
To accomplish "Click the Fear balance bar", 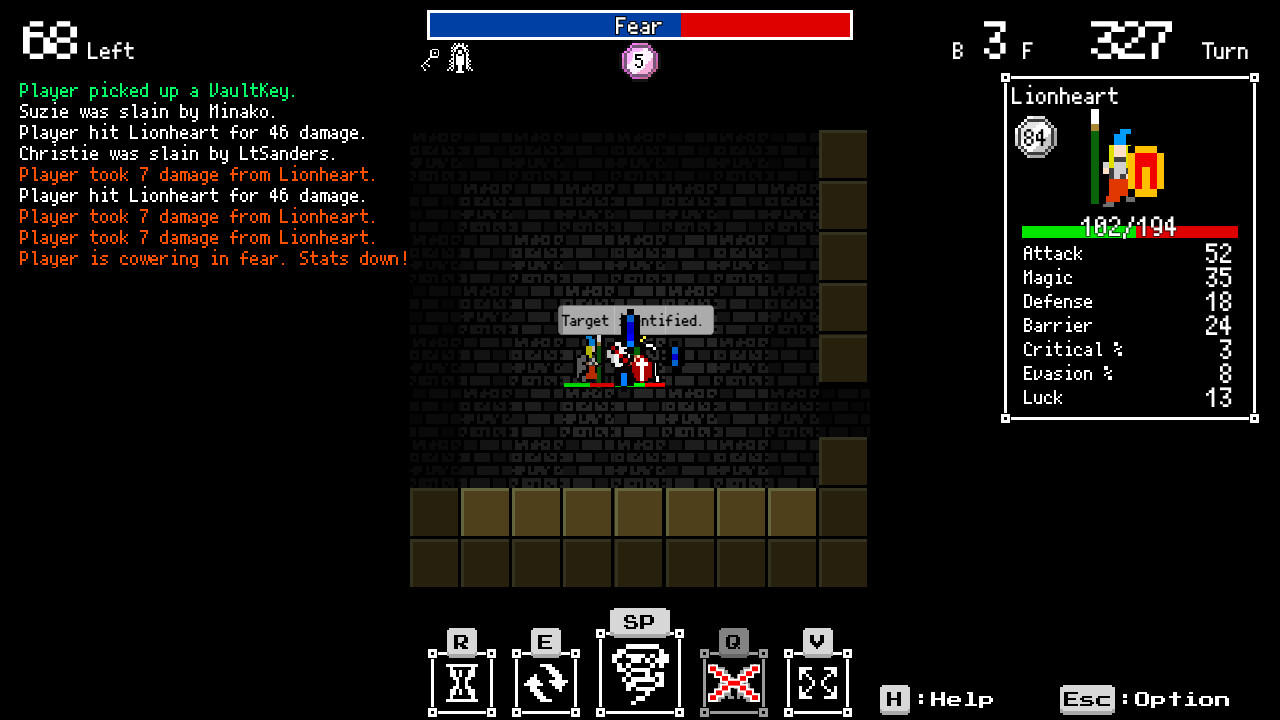I will coord(639,25).
